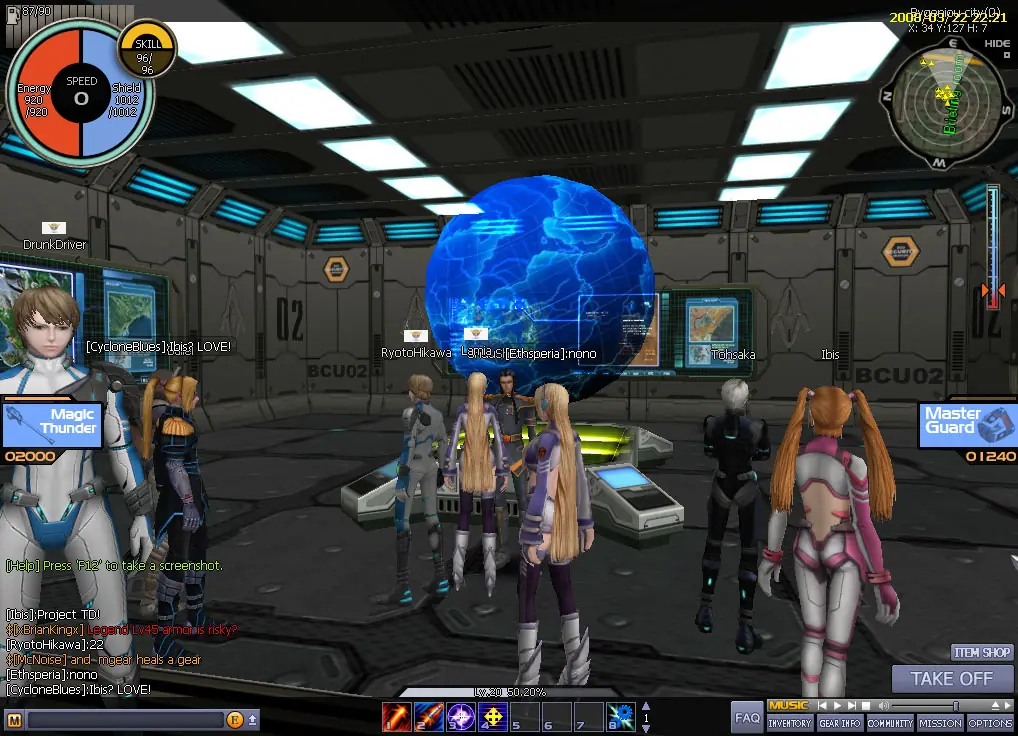This screenshot has height=736, width=1018.
Task: Hide the radar minimap
Action: (x=996, y=43)
